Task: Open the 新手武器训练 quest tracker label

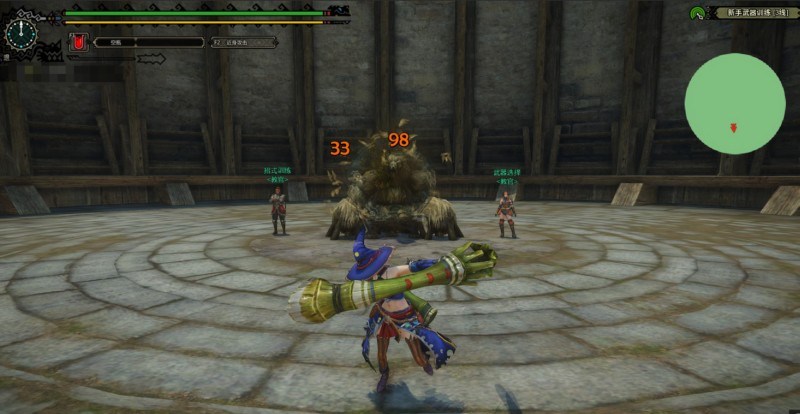Action: click(x=750, y=13)
